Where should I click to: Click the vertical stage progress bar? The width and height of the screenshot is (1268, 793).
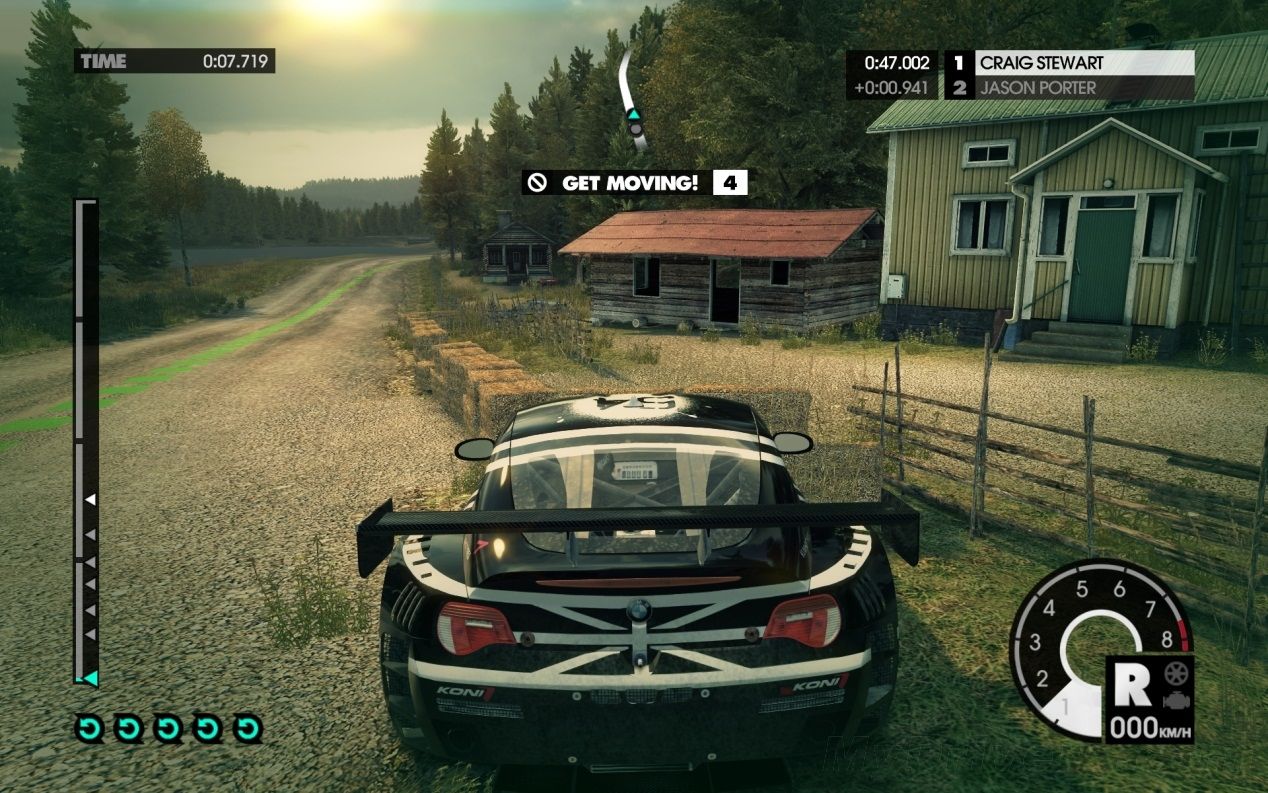pyautogui.click(x=87, y=440)
